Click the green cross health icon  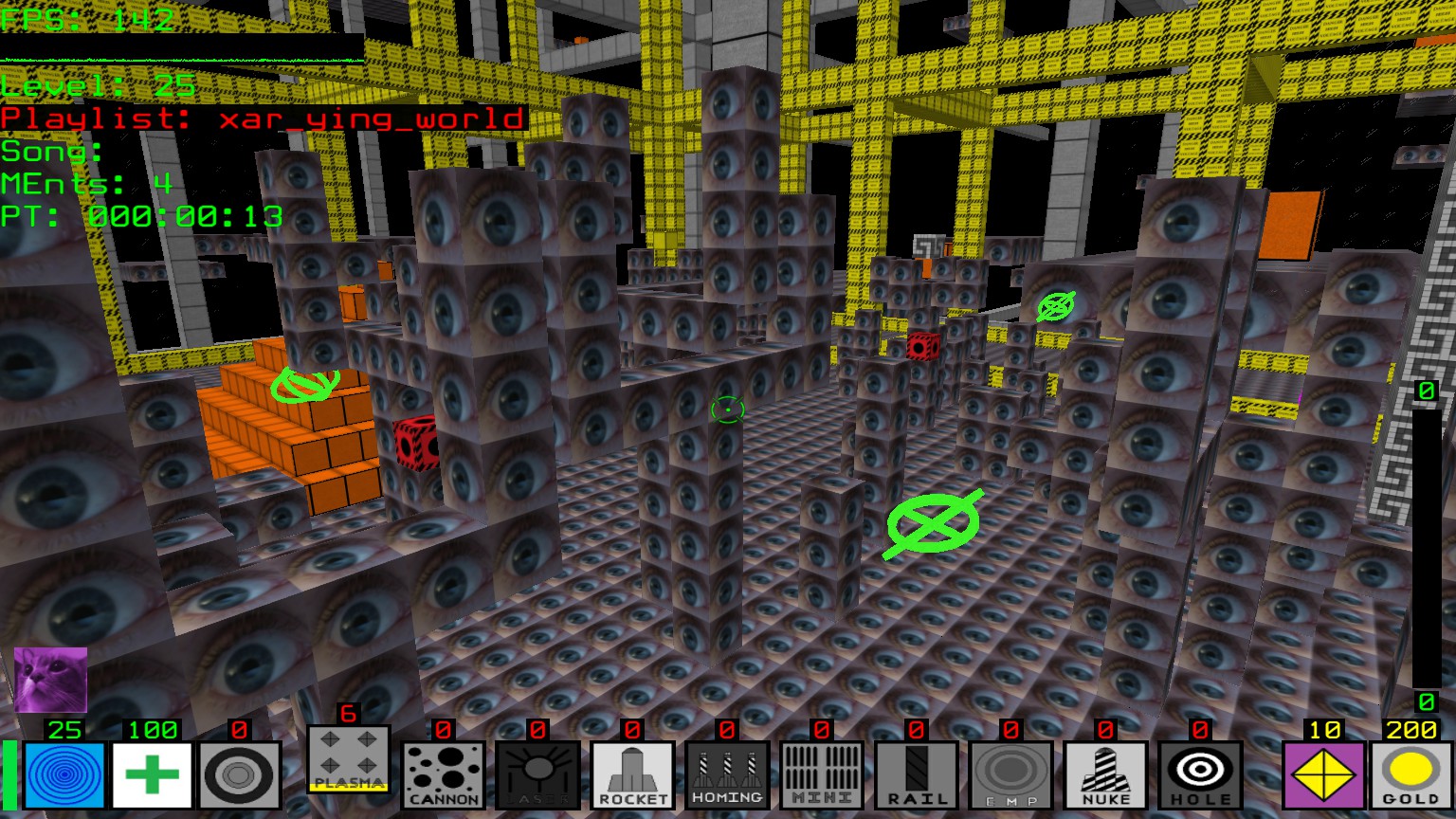coord(152,775)
